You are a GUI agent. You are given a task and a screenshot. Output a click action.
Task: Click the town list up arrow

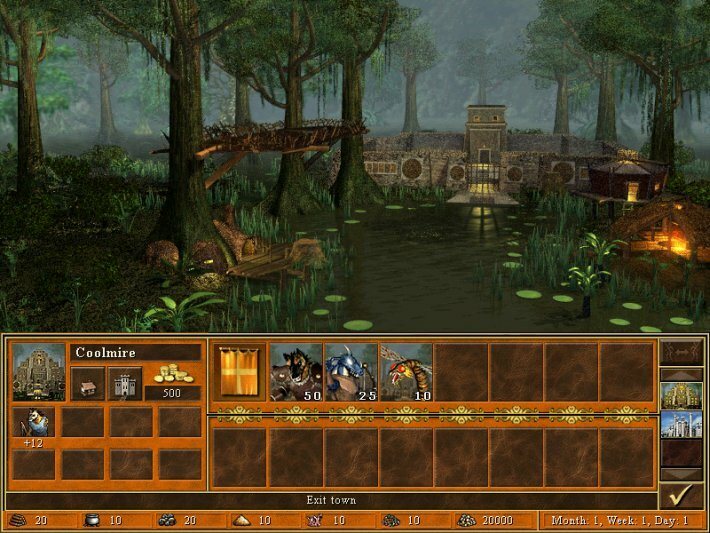click(x=680, y=375)
